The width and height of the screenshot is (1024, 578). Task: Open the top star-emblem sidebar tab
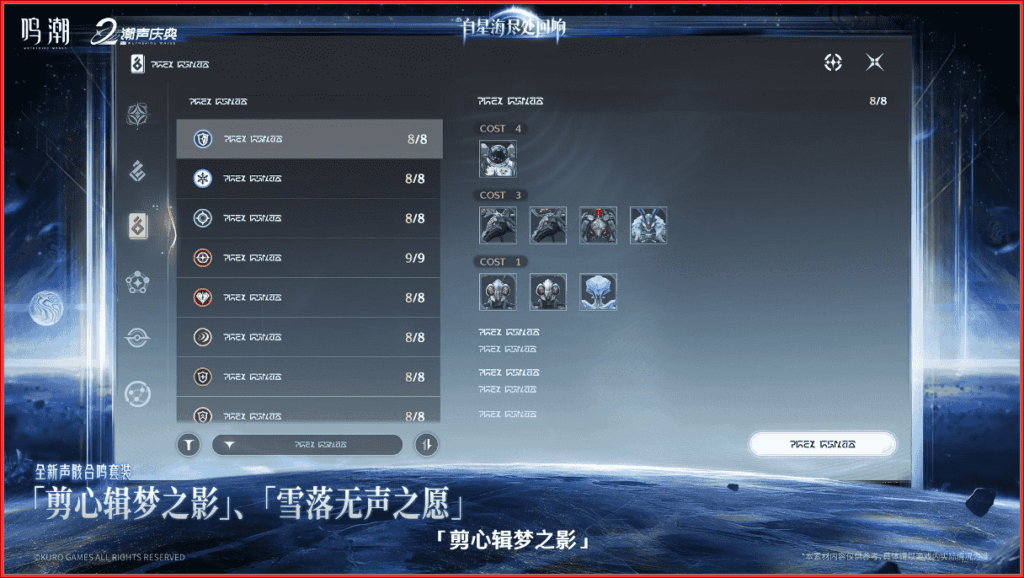138,115
